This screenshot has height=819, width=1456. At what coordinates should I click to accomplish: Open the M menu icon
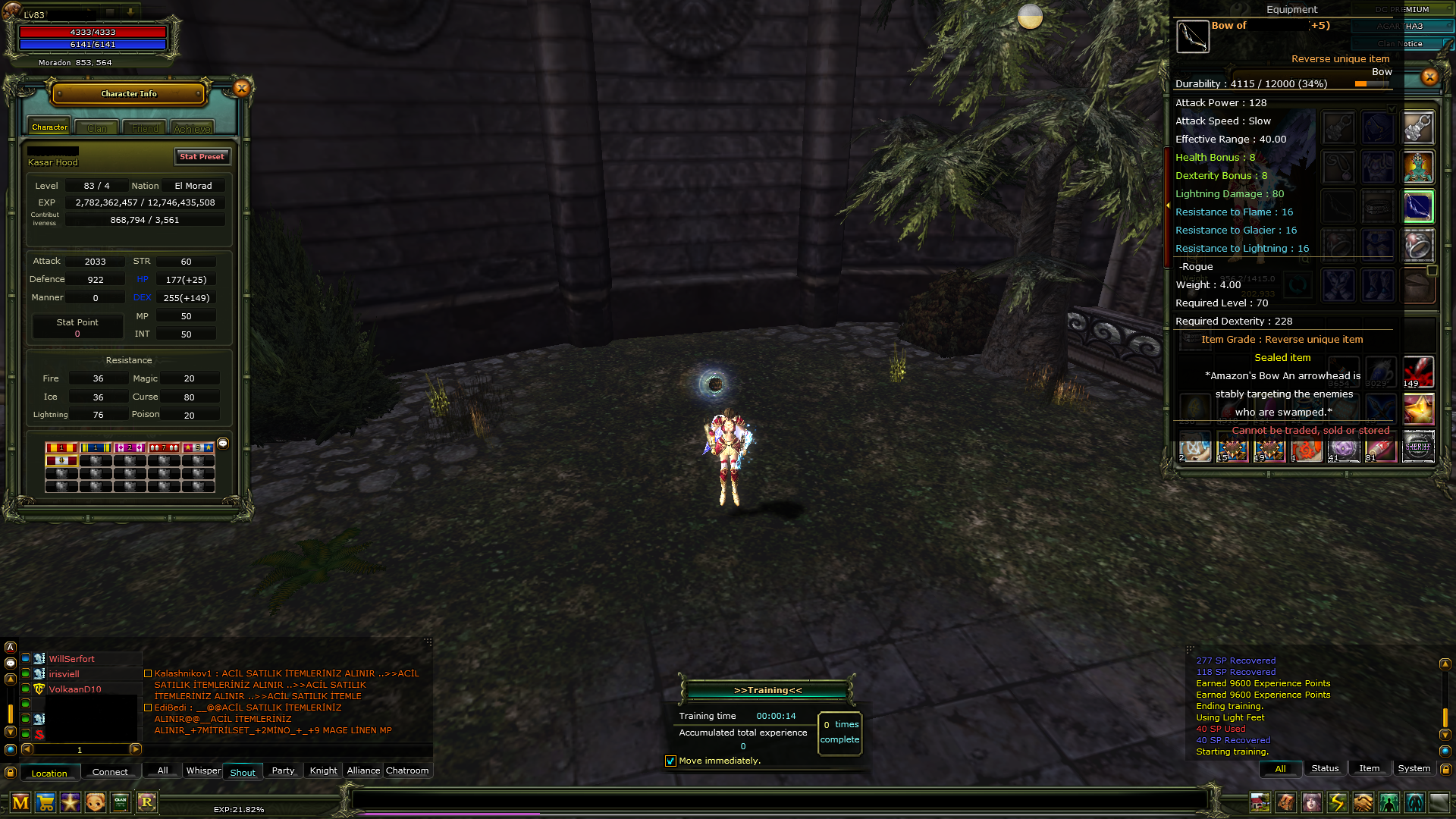click(x=20, y=802)
